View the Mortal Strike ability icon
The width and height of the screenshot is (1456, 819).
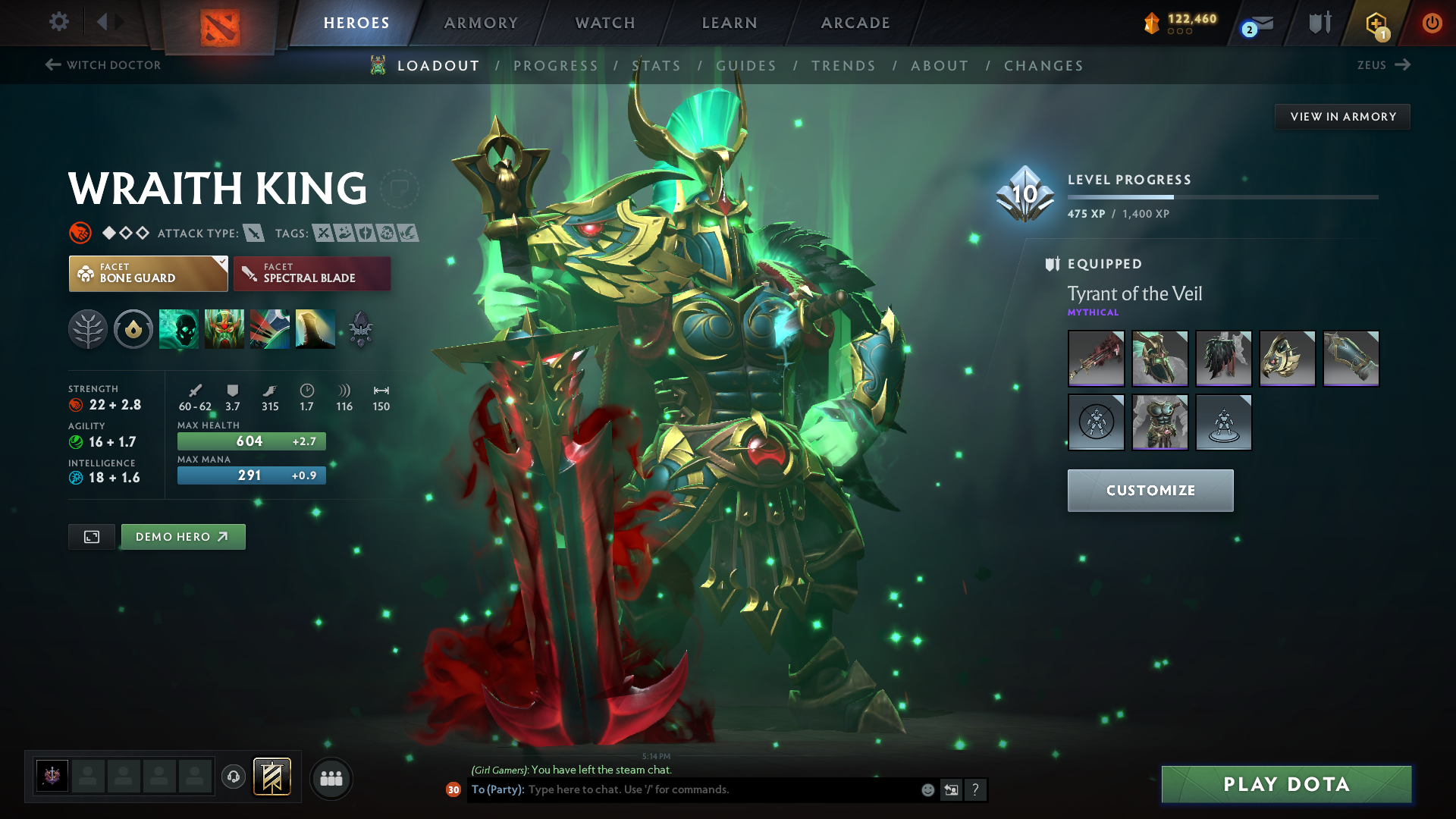pyautogui.click(x=270, y=329)
